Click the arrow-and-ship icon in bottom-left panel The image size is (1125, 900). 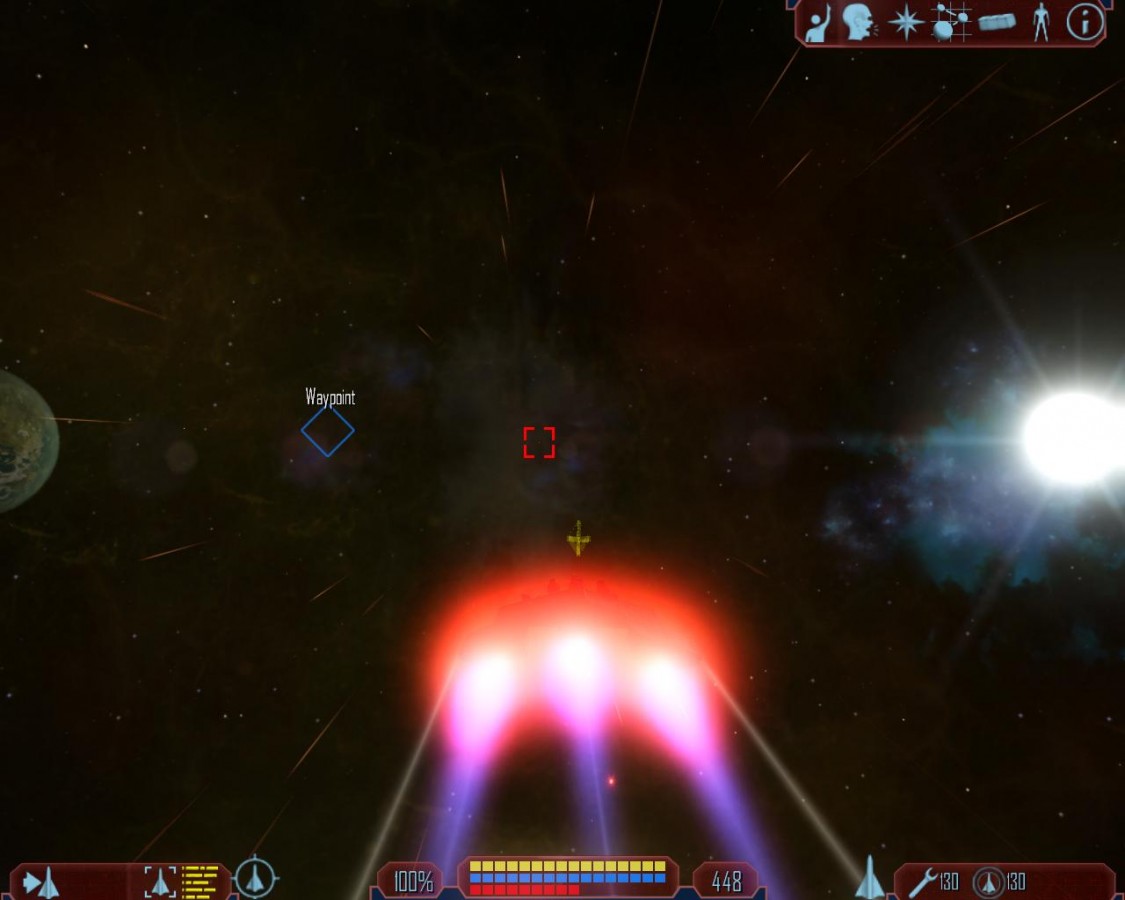[41, 882]
